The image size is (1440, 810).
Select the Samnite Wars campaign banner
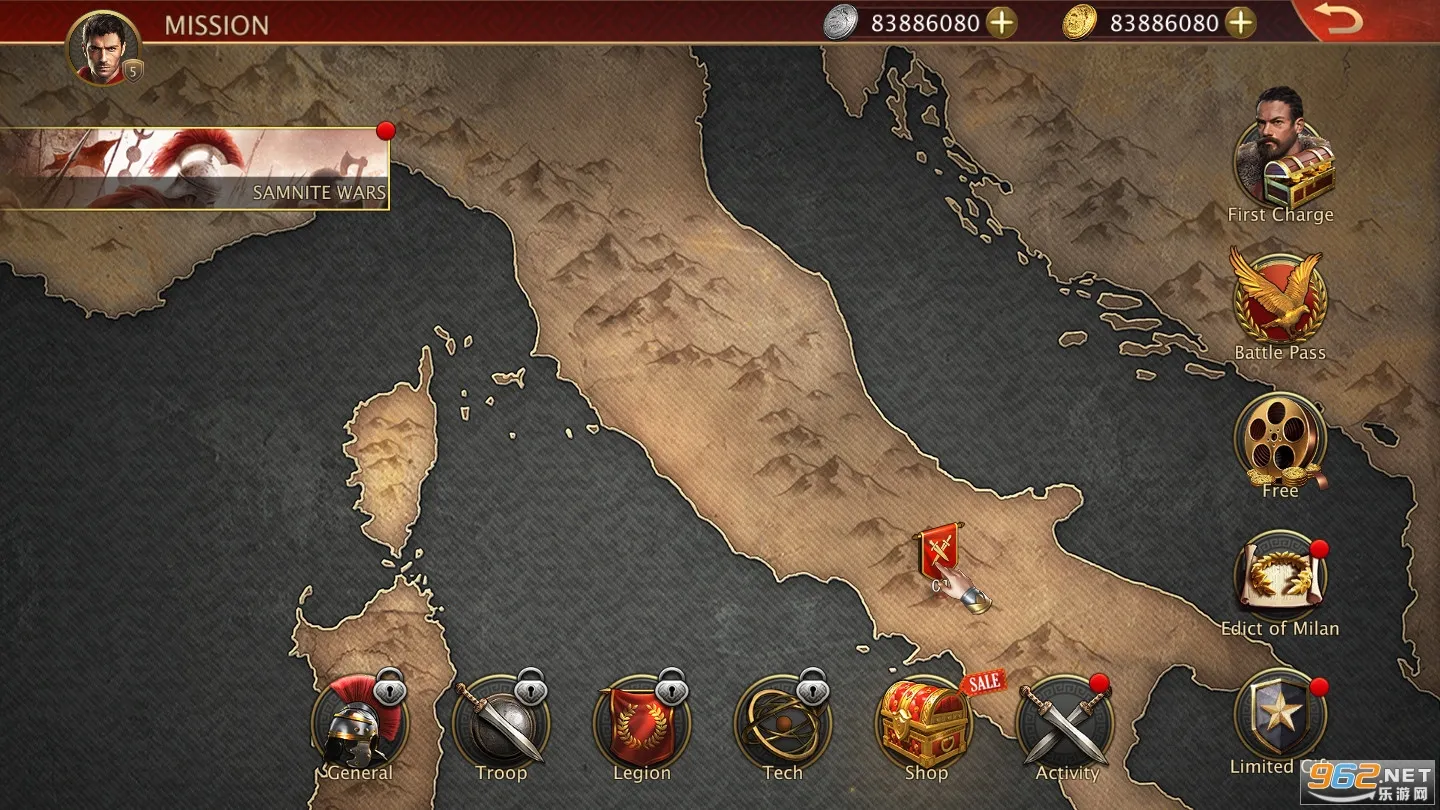click(194, 168)
